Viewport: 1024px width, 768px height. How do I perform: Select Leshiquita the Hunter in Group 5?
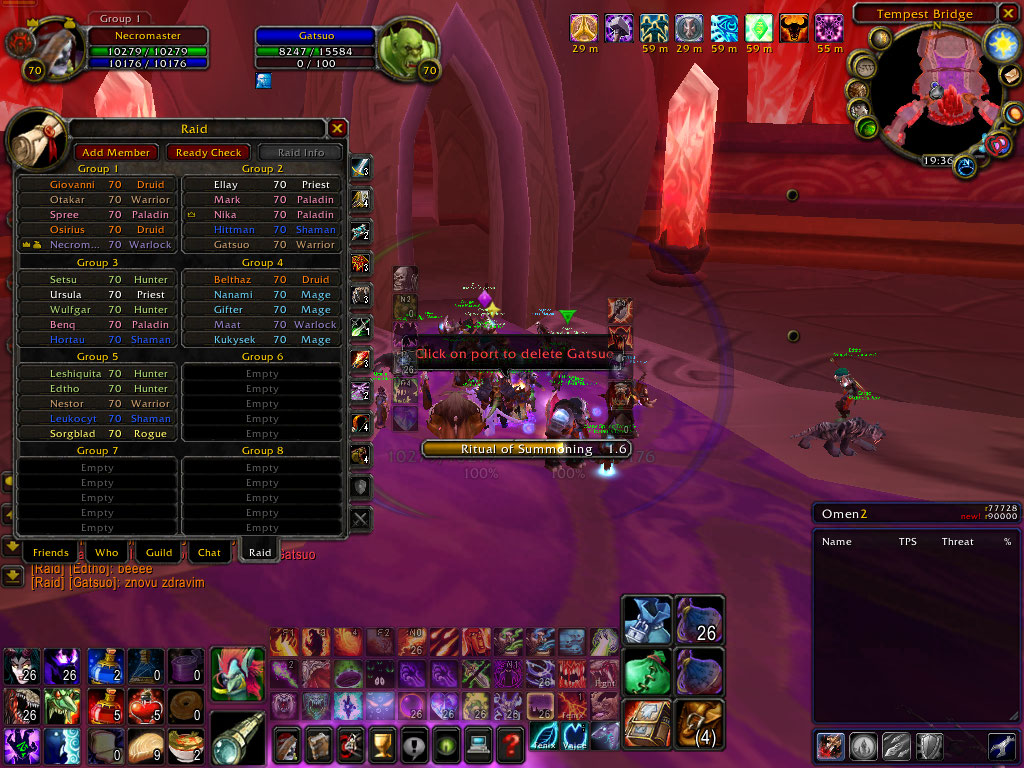pyautogui.click(x=97, y=374)
